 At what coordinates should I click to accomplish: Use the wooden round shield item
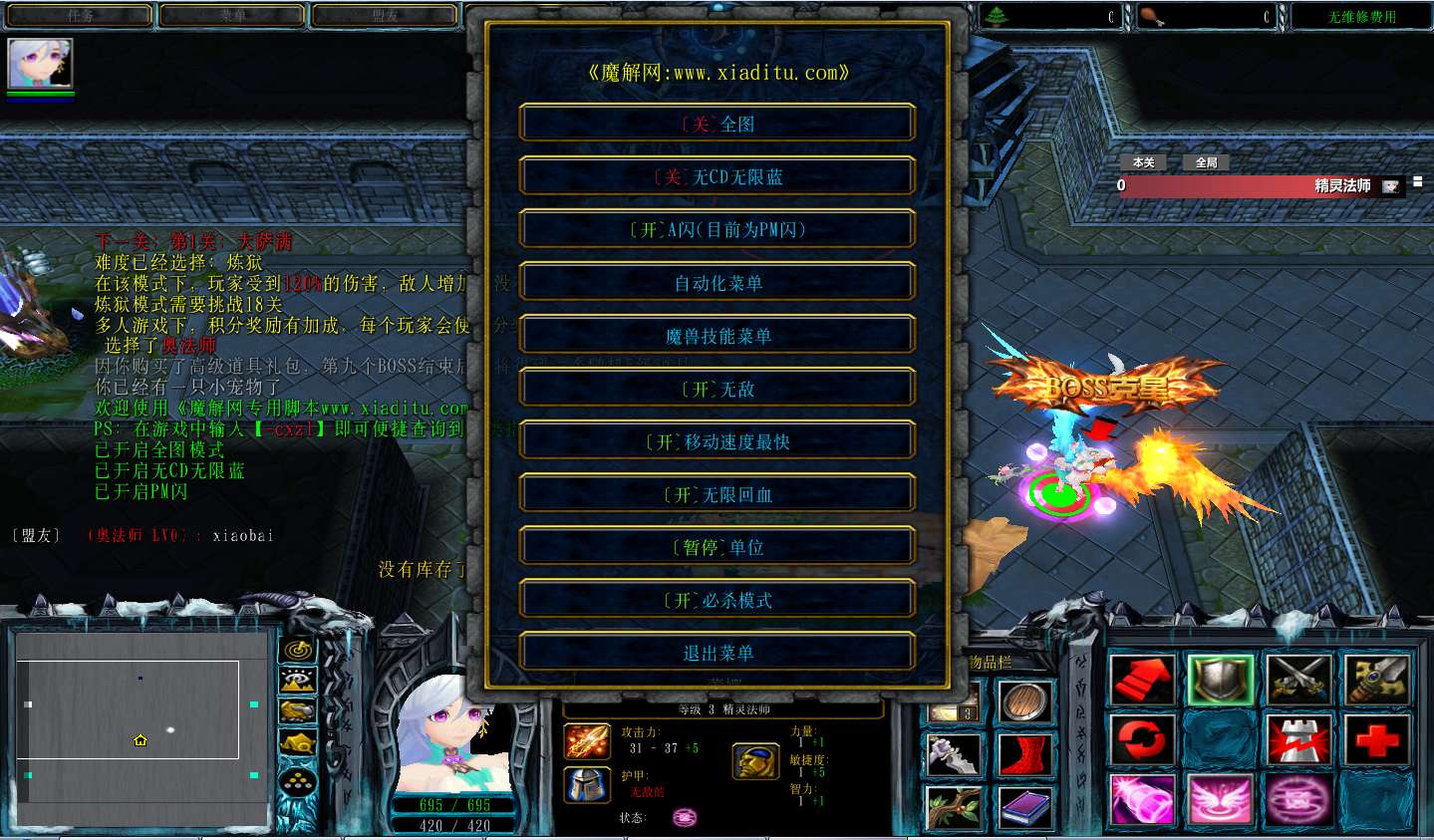(x=1024, y=701)
